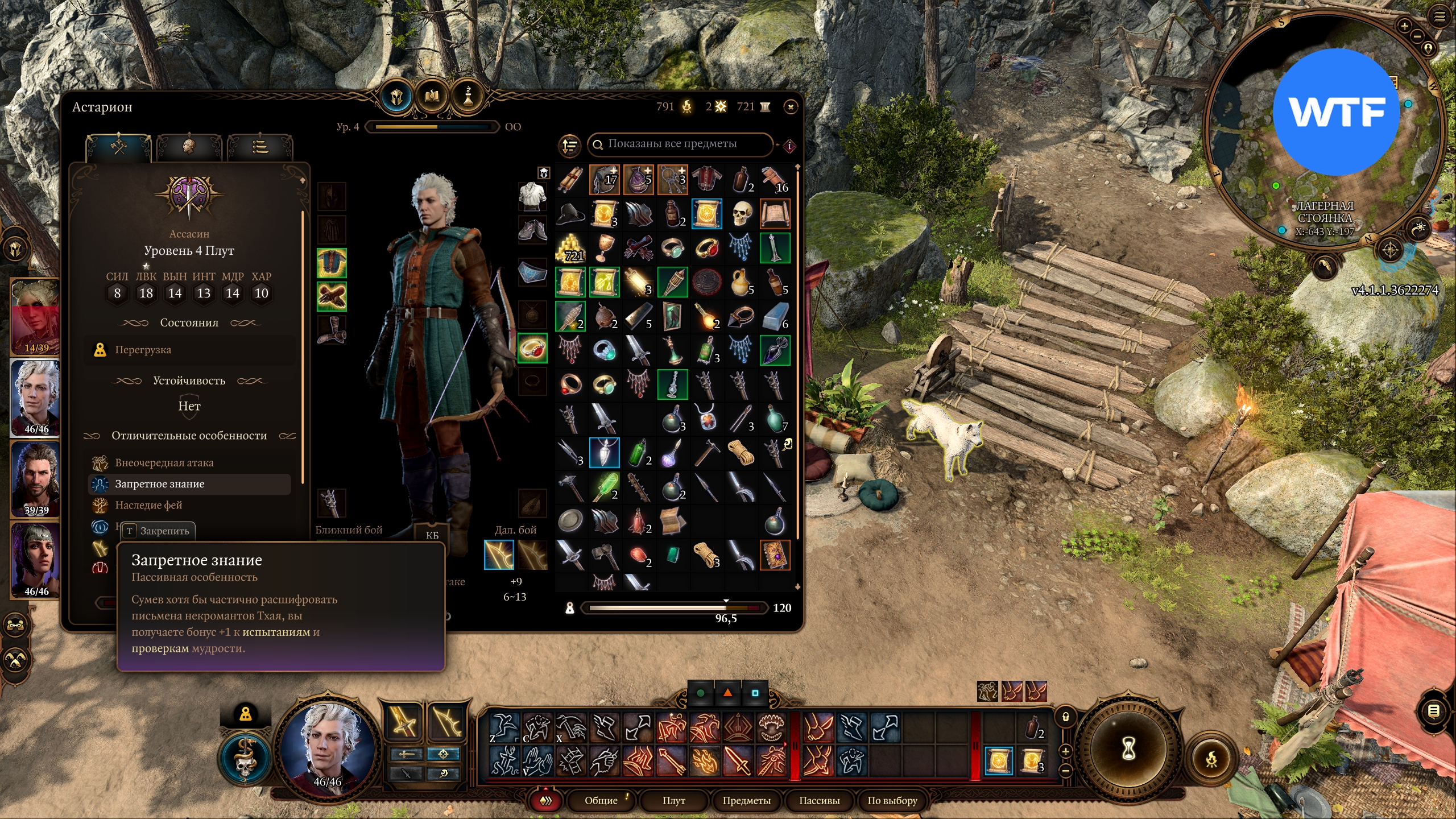Zoom in the minimap with plus button
This screenshot has width=1456, height=819.
click(1404, 26)
